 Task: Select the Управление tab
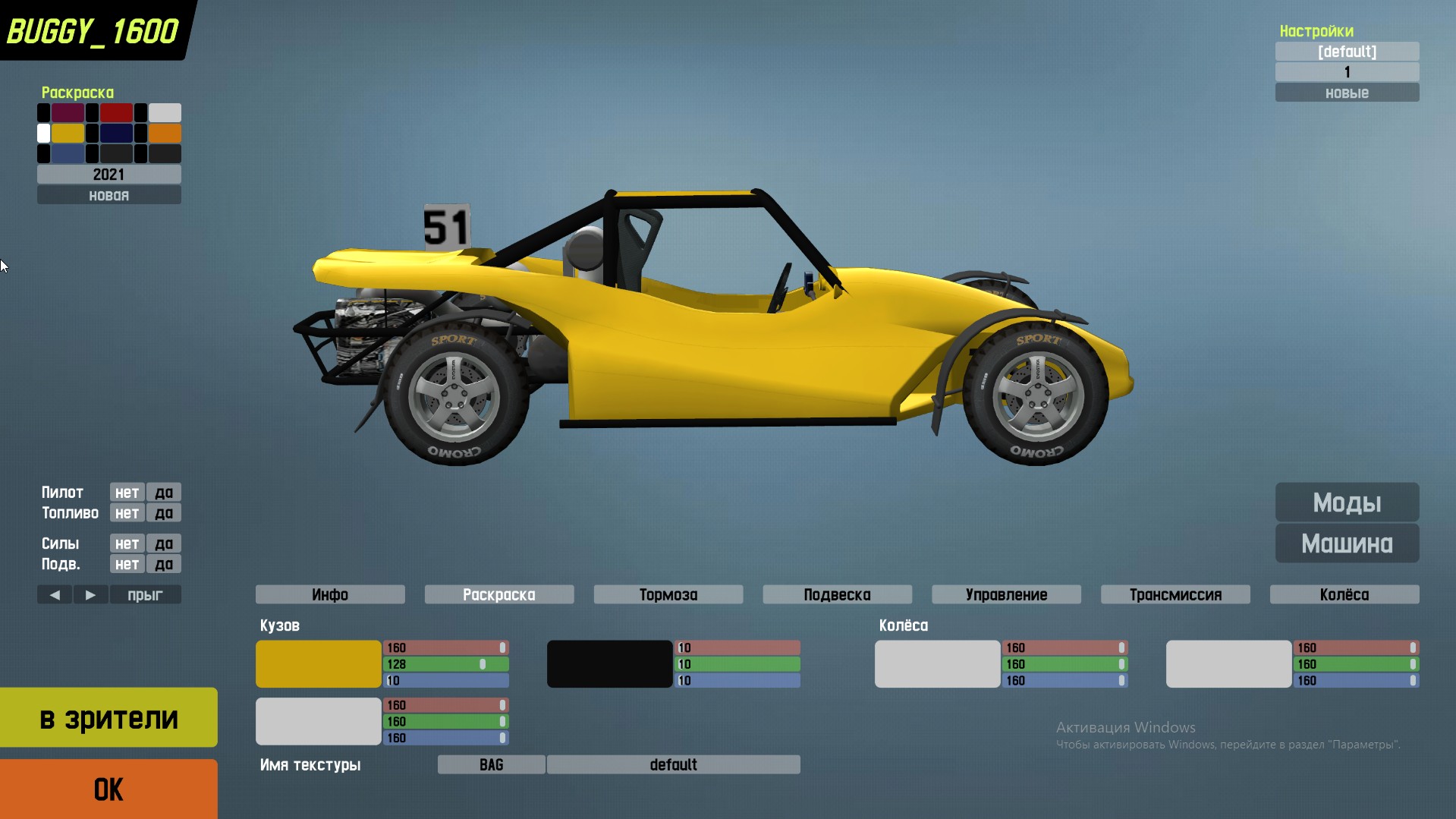tap(1006, 594)
